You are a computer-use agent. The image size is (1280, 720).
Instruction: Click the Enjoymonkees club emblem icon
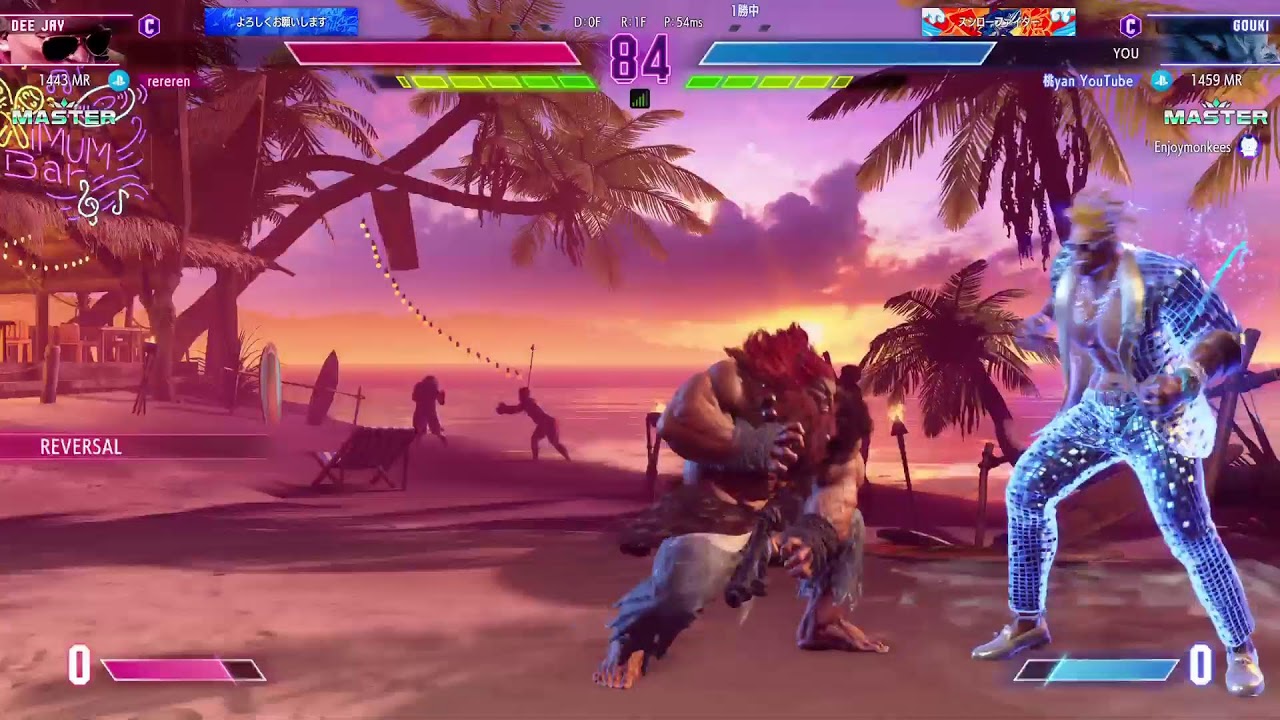[x=1249, y=147]
